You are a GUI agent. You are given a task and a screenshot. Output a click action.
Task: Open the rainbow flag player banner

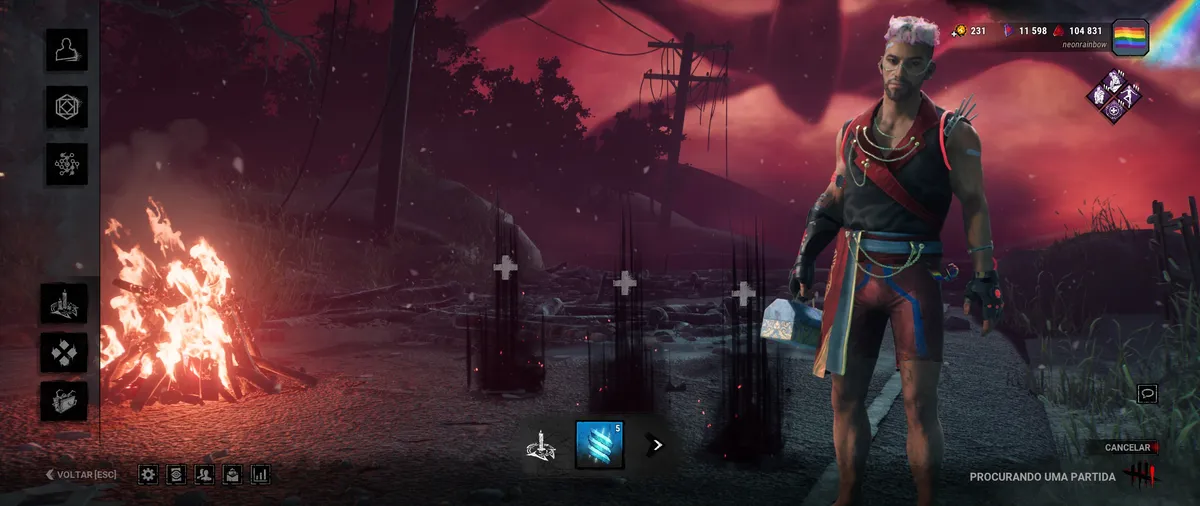click(1130, 37)
